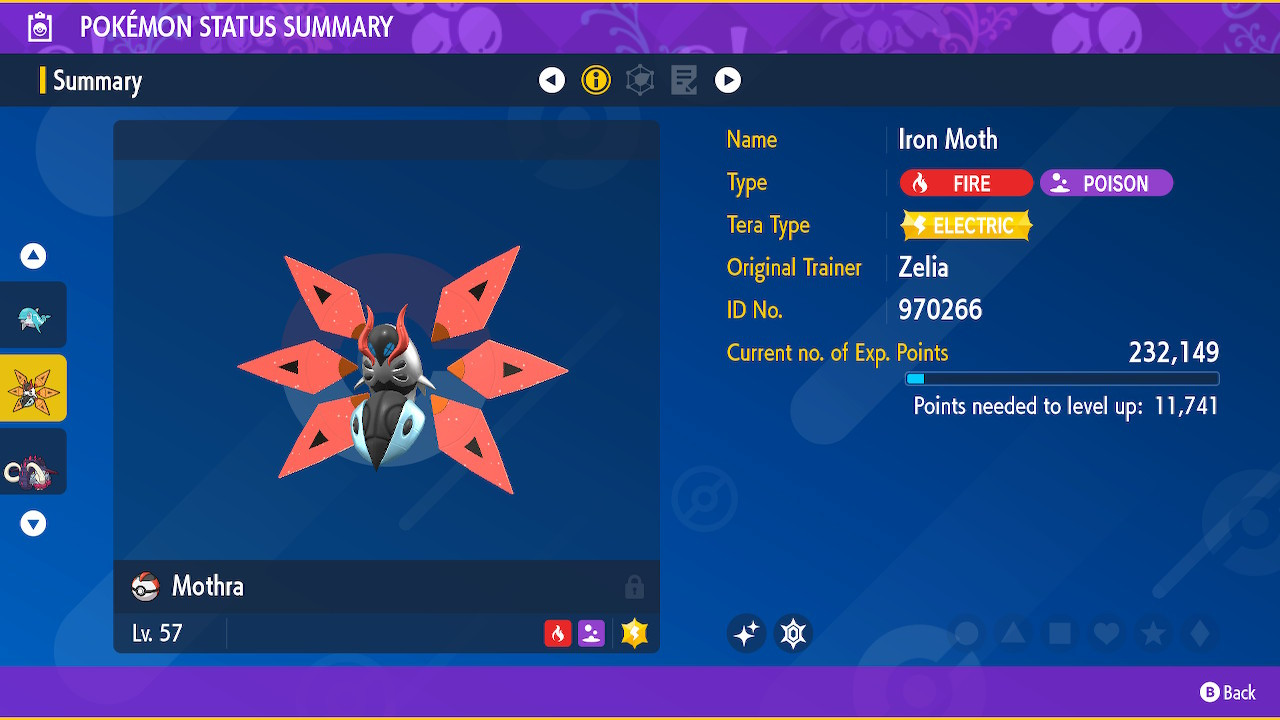Viewport: 1280px width, 720px height.
Task: Click the down arrow under the party list
Action: (33, 523)
